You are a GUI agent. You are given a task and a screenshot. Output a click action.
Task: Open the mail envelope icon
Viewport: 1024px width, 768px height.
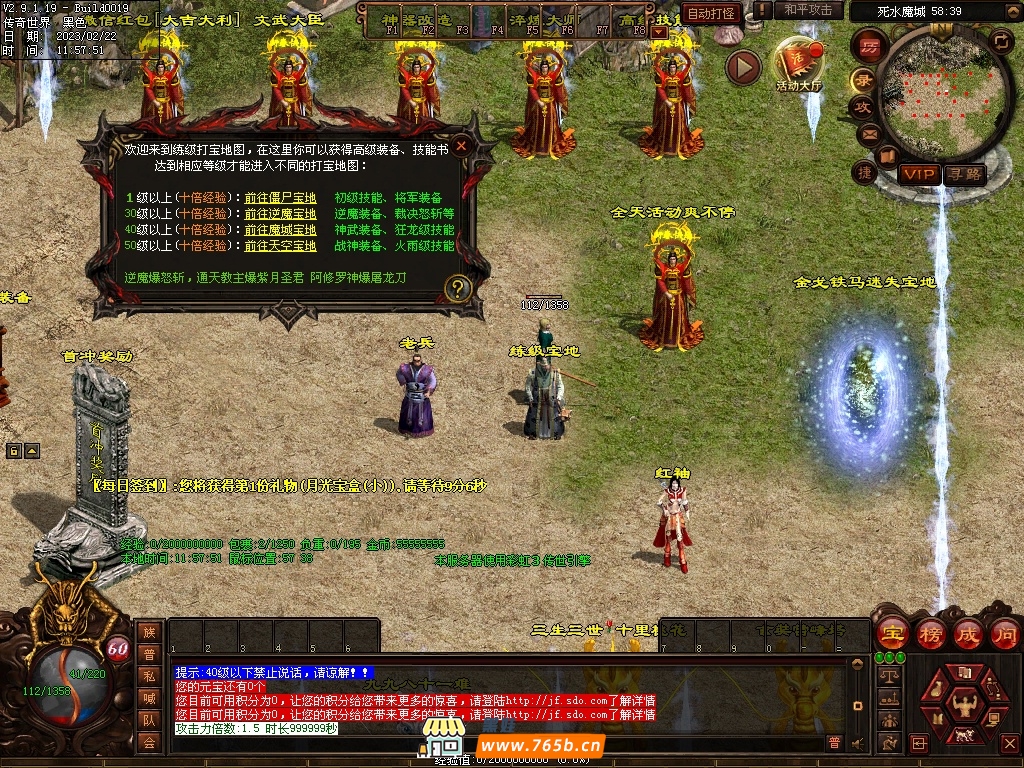[x=868, y=133]
